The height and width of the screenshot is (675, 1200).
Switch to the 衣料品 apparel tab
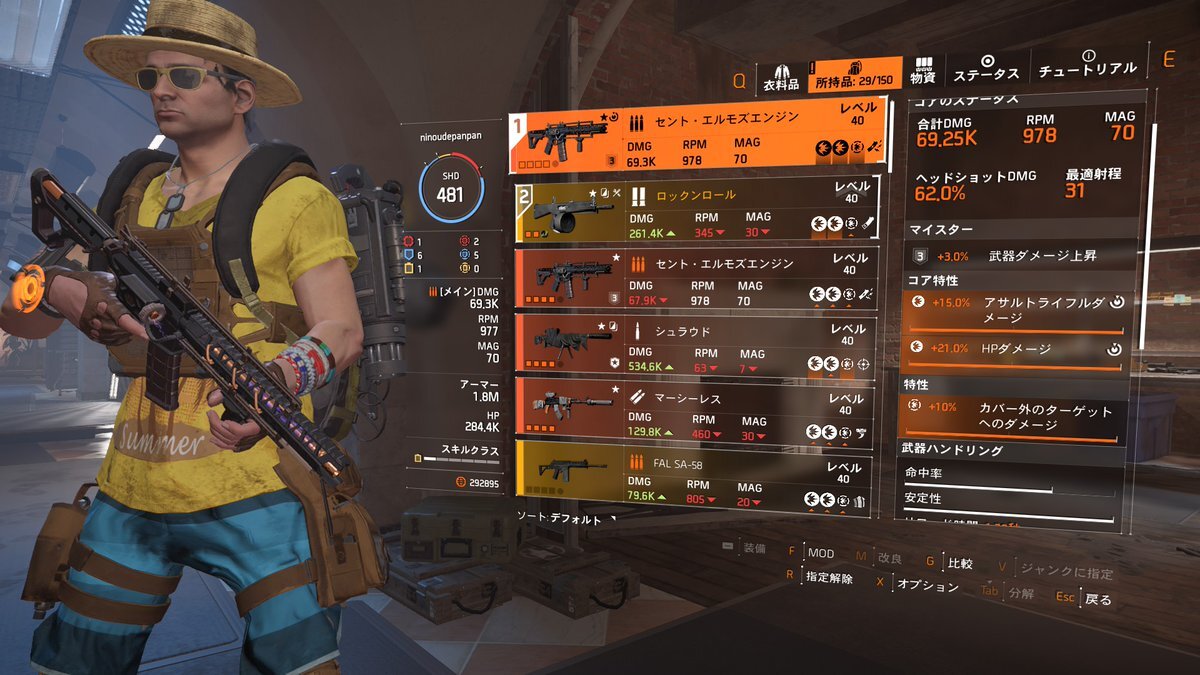[781, 75]
